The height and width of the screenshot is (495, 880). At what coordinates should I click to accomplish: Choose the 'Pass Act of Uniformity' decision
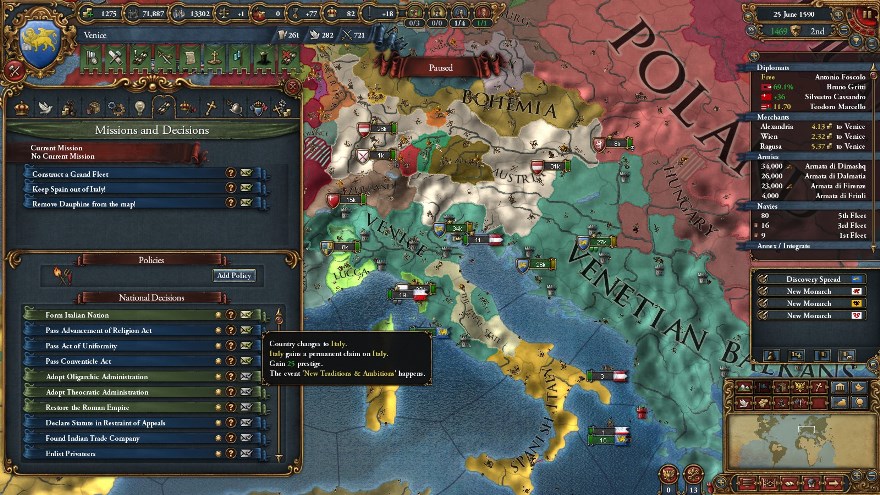click(x=120, y=346)
